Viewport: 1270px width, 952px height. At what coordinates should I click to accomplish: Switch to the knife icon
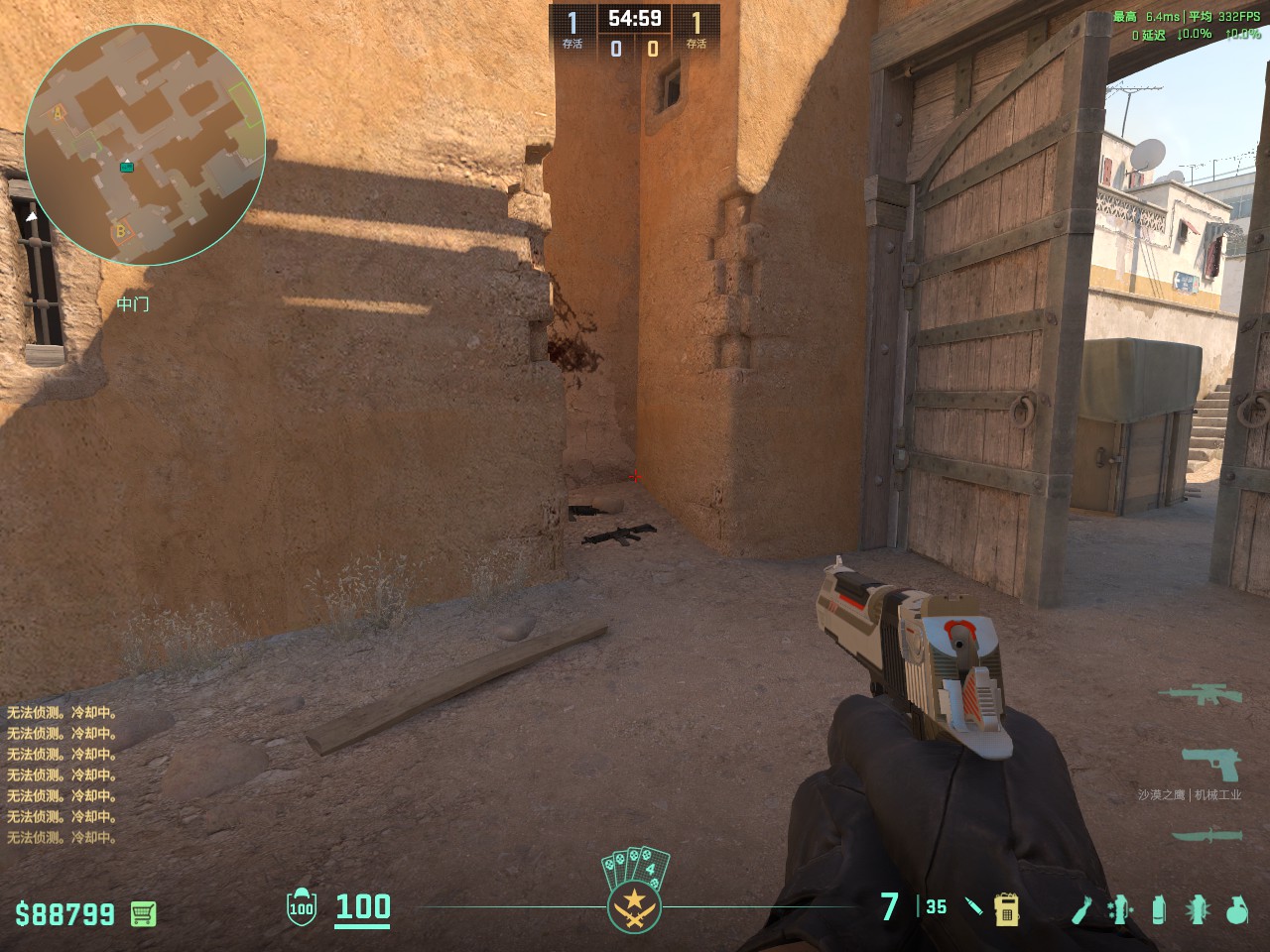coord(1206,836)
